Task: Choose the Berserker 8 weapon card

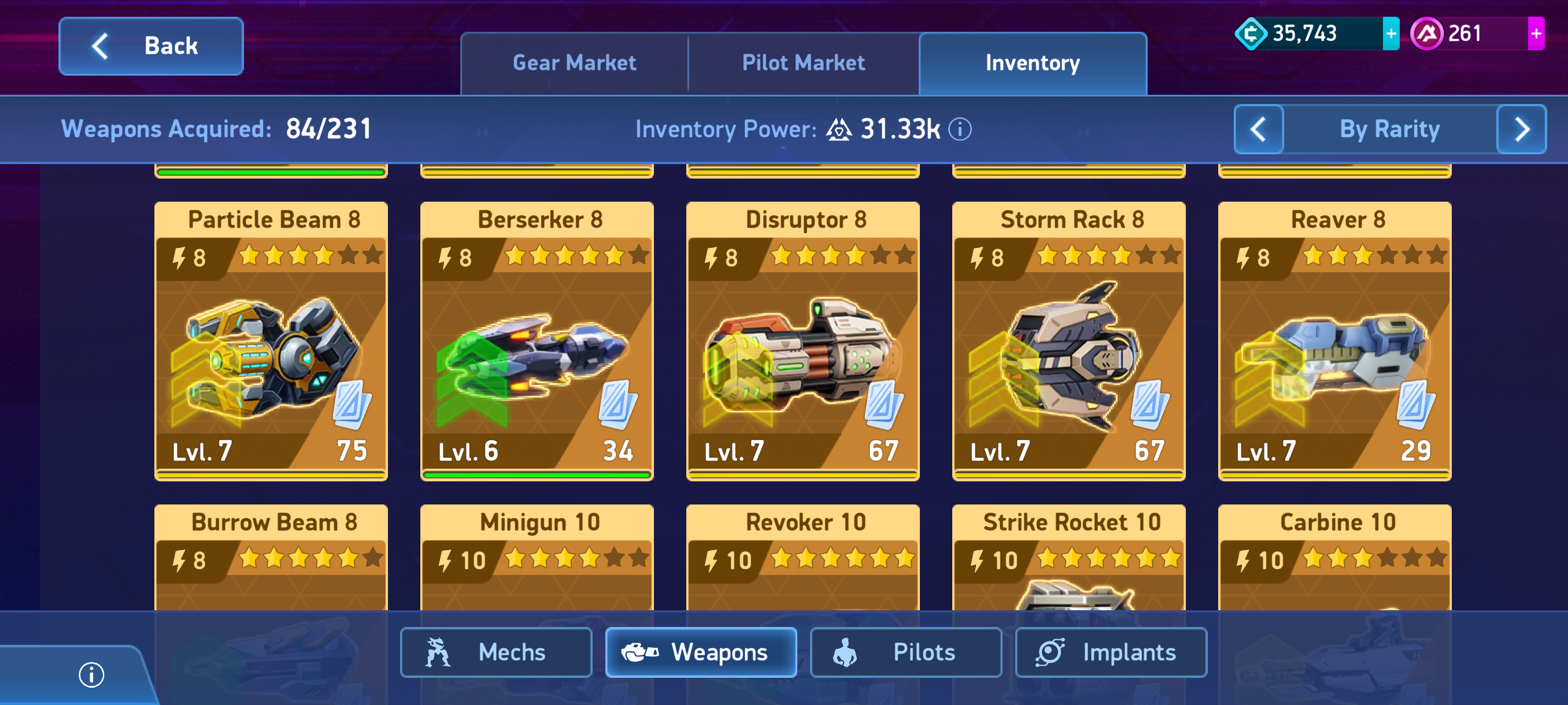Action: 537,340
